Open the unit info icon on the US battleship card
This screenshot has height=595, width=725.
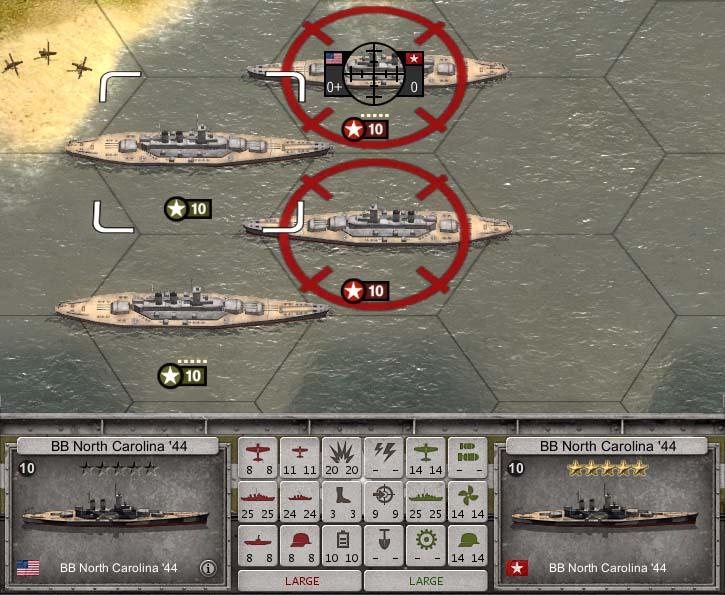point(208,568)
